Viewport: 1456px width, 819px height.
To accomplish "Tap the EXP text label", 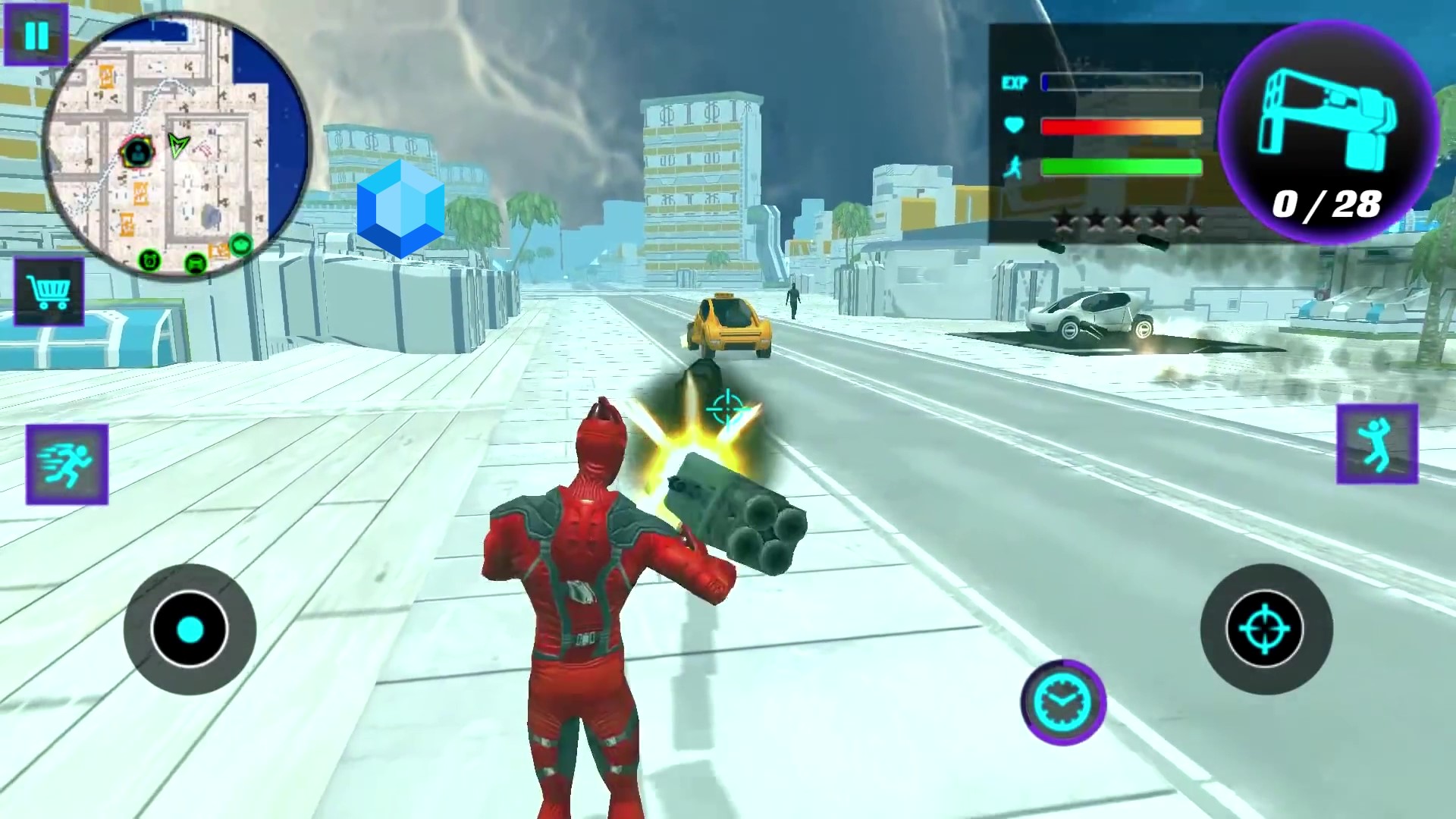I will tap(1016, 83).
